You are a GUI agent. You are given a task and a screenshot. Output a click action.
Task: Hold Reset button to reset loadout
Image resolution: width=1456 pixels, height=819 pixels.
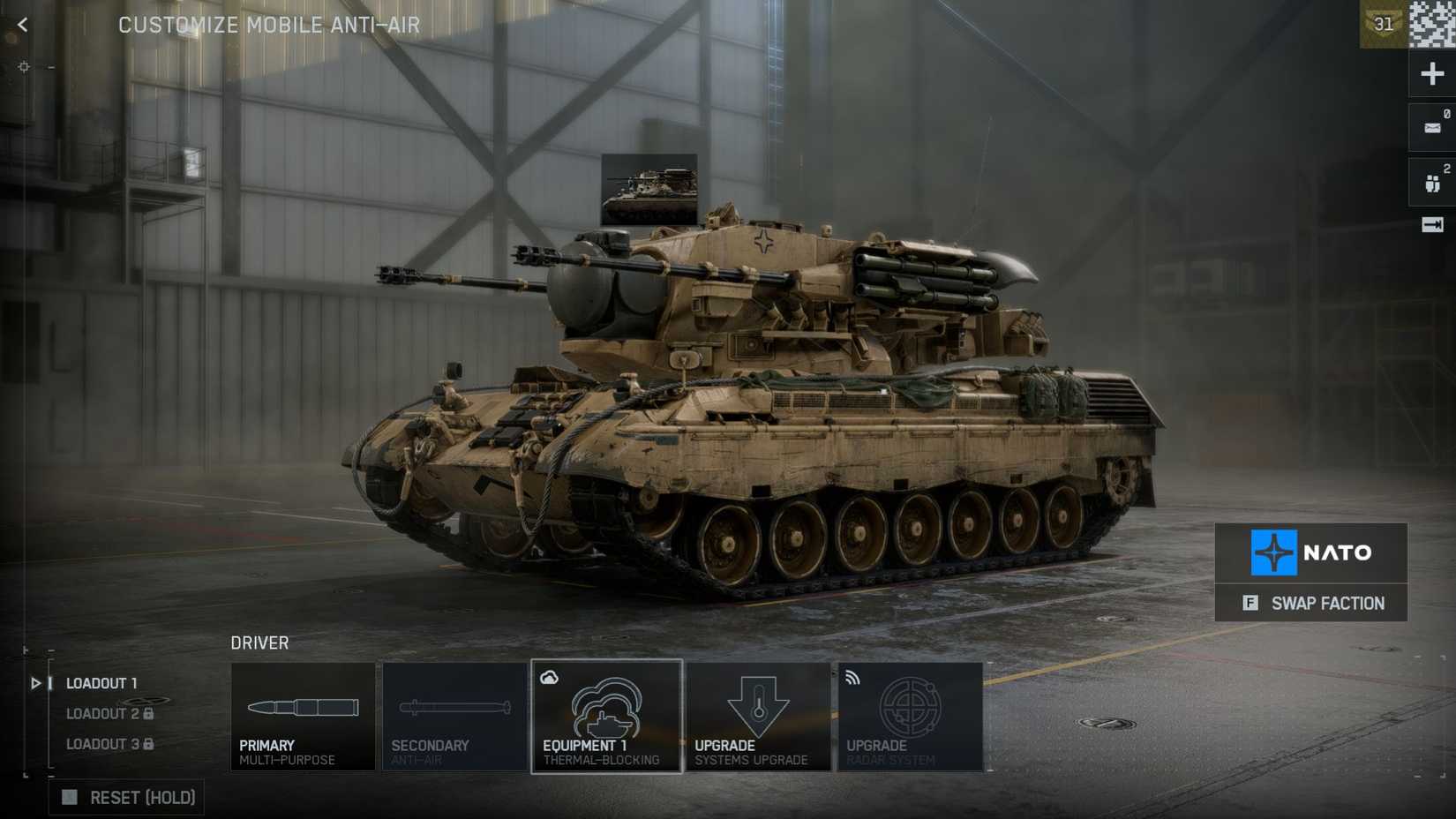[x=125, y=797]
